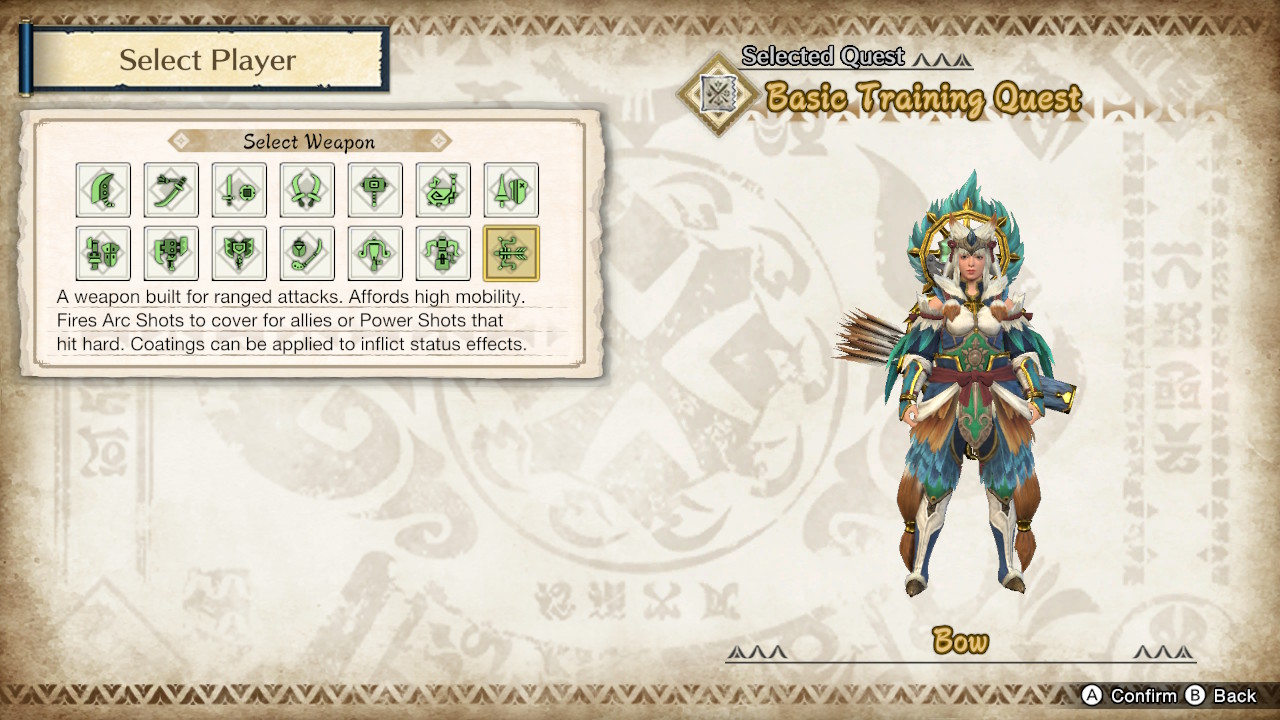Choose the Charge Blade icon
Image resolution: width=1280 pixels, height=720 pixels.
(238, 252)
